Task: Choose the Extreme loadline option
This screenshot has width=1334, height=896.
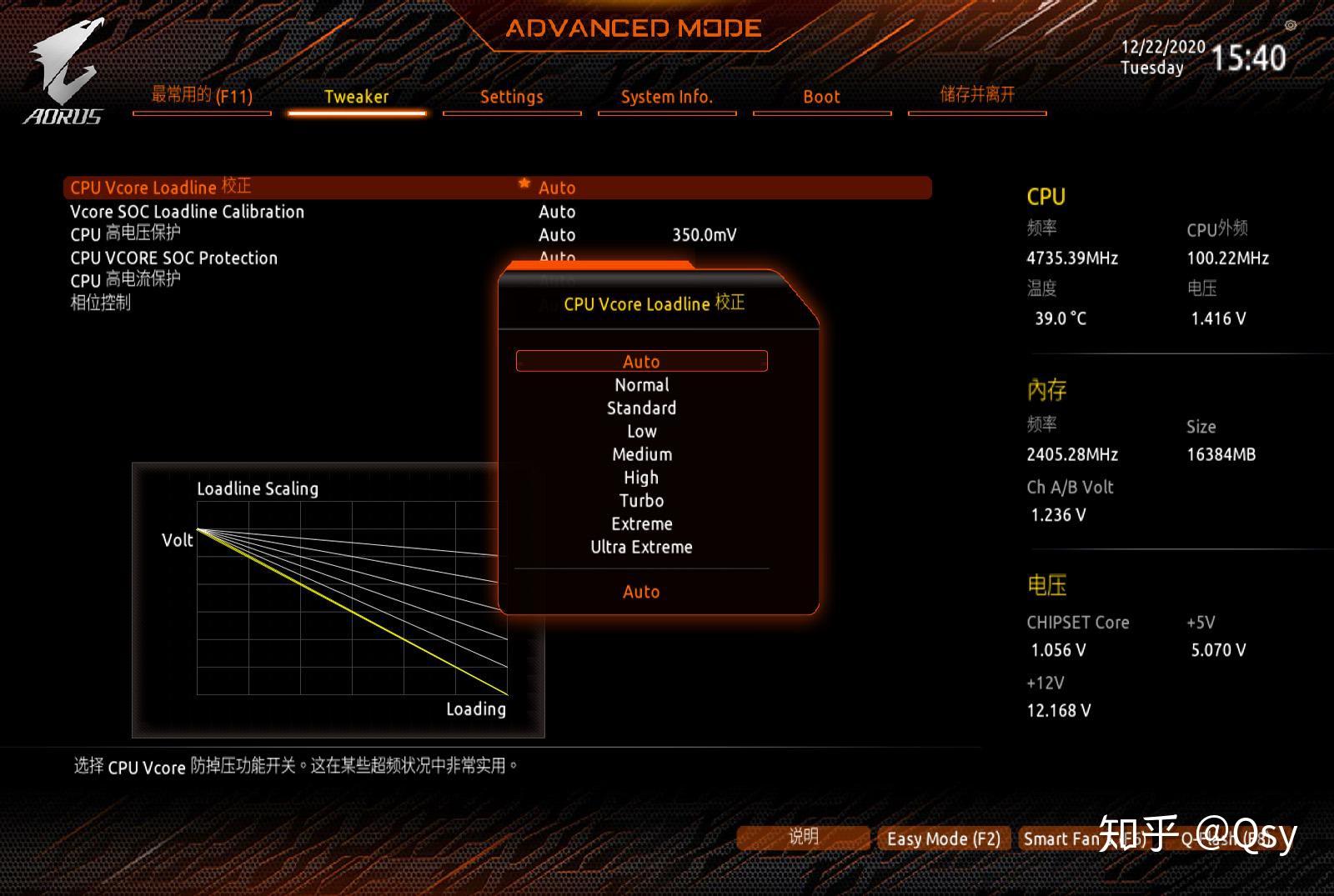Action: [641, 524]
